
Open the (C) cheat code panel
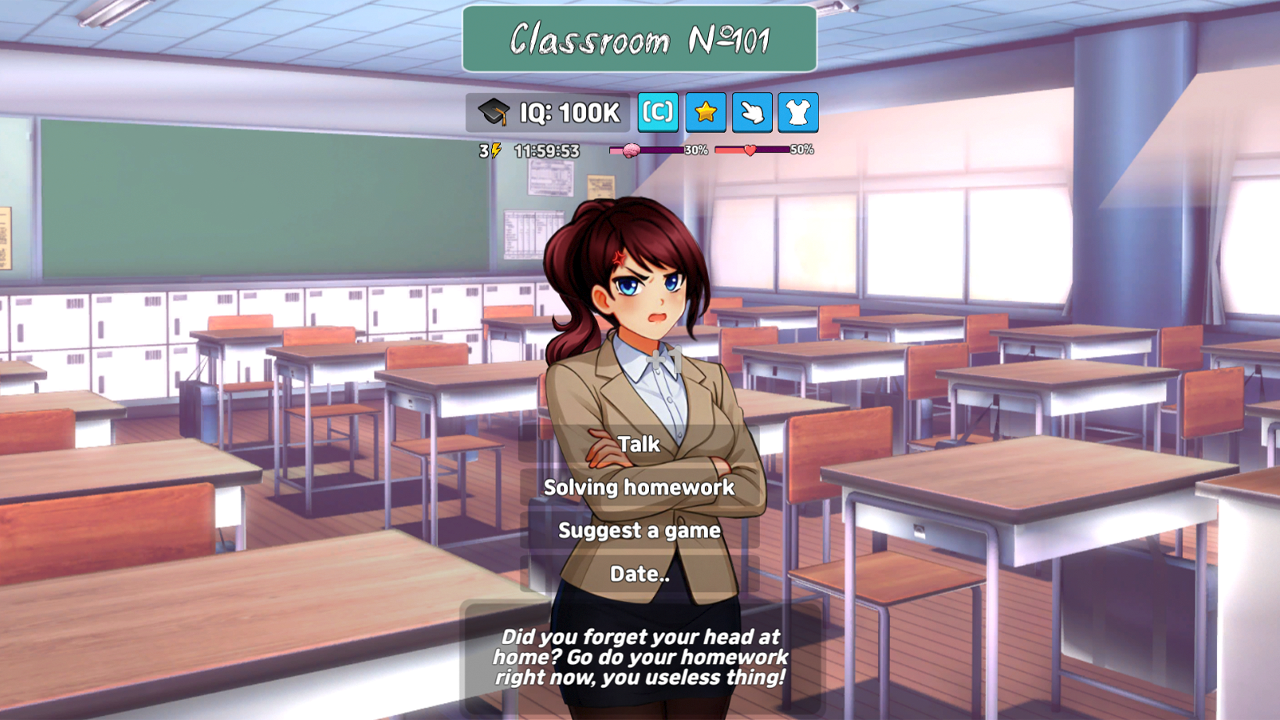tap(657, 113)
